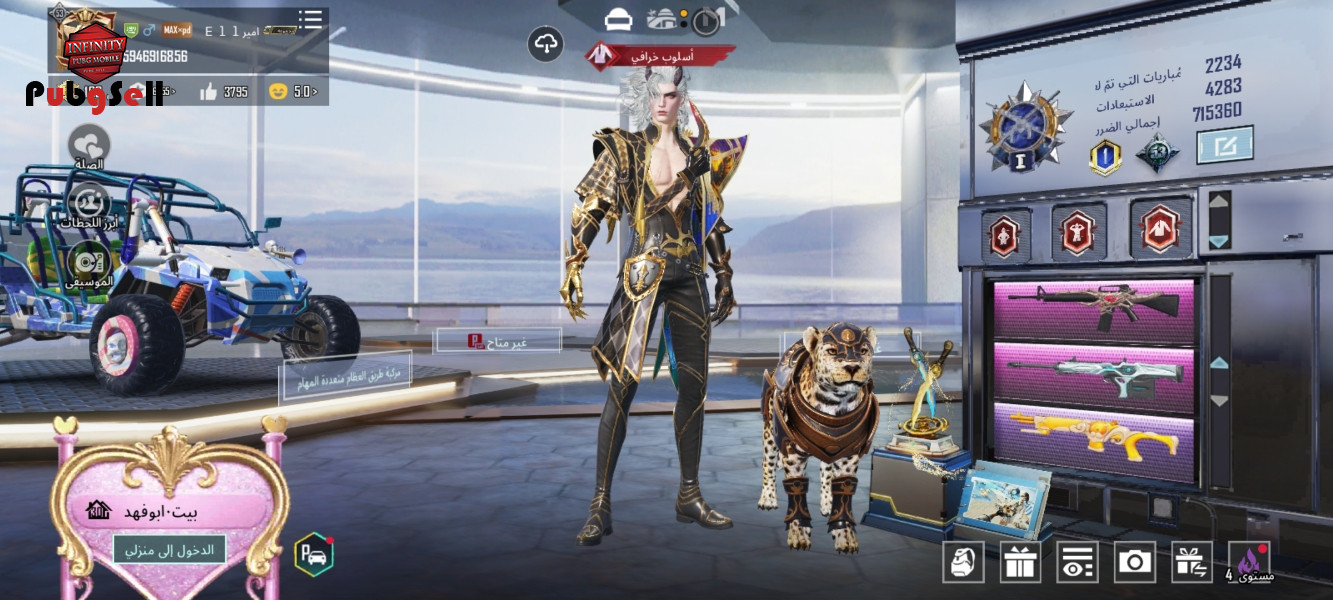1333x600 pixels.
Task: Select the white-teal rifle skin slot
Action: [1094, 372]
